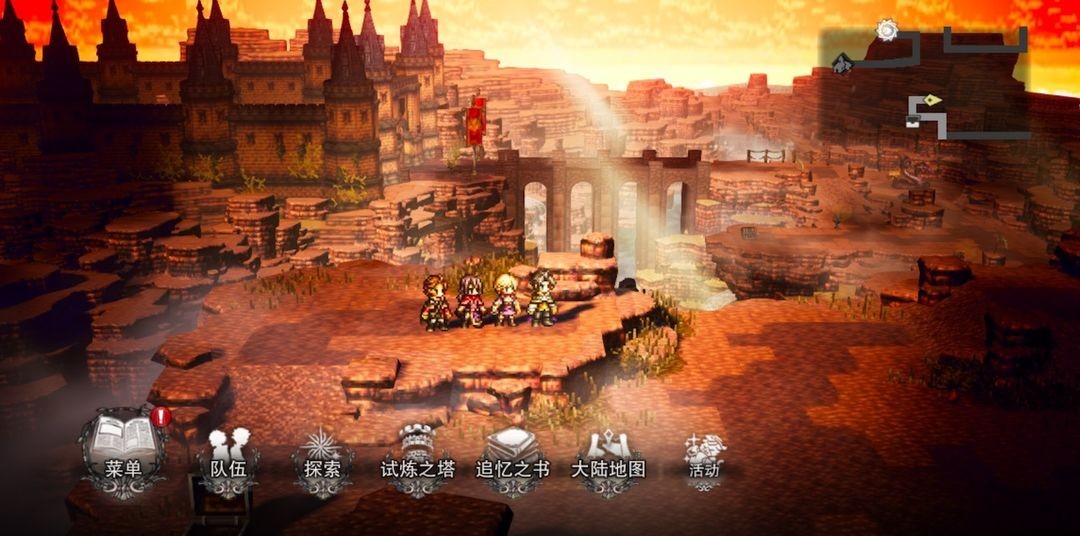Expand the minimap in the corner
The image size is (1080, 536).
click(x=926, y=86)
